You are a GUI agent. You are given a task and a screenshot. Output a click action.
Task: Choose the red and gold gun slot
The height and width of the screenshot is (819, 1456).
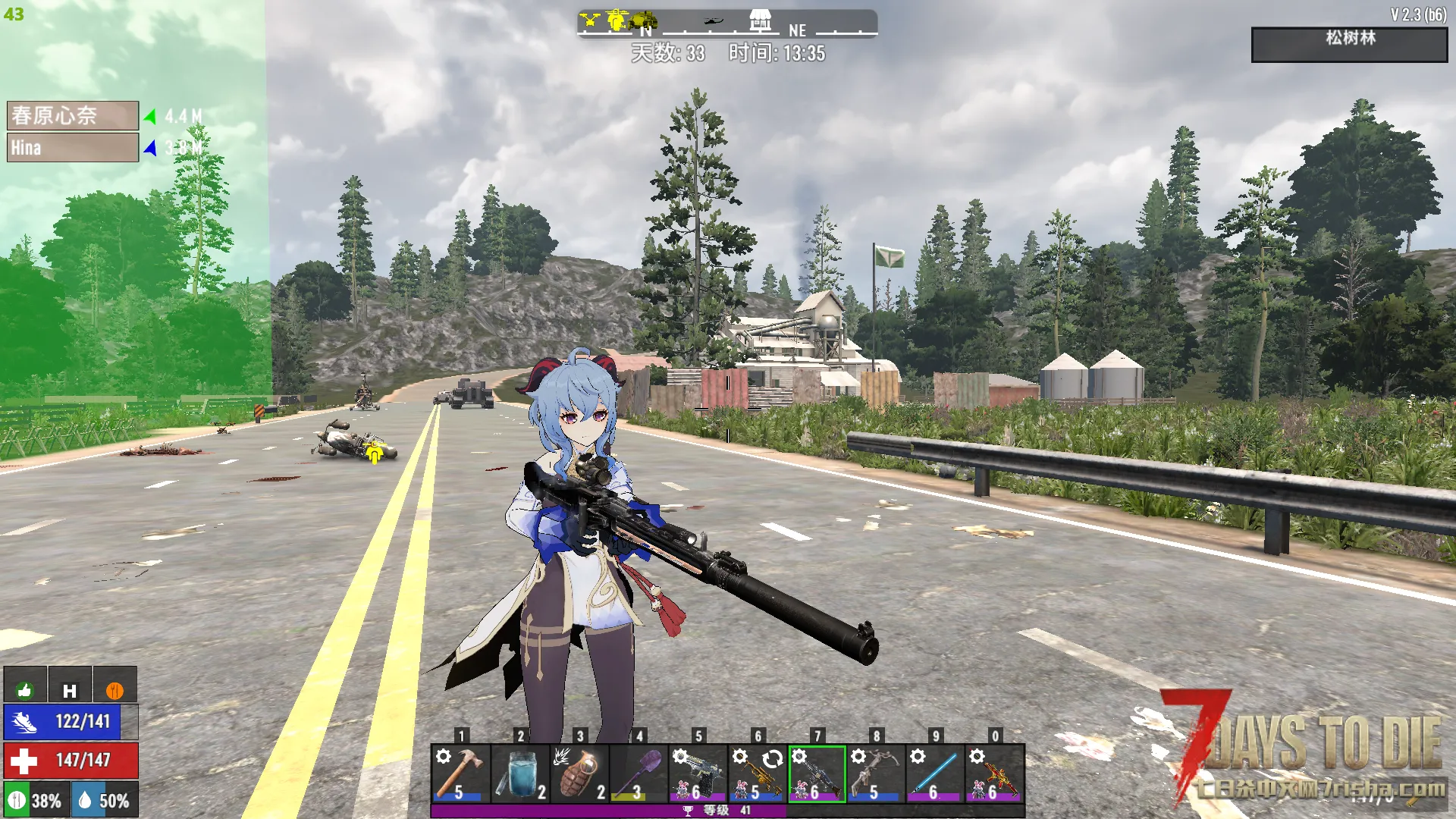[x=995, y=773]
